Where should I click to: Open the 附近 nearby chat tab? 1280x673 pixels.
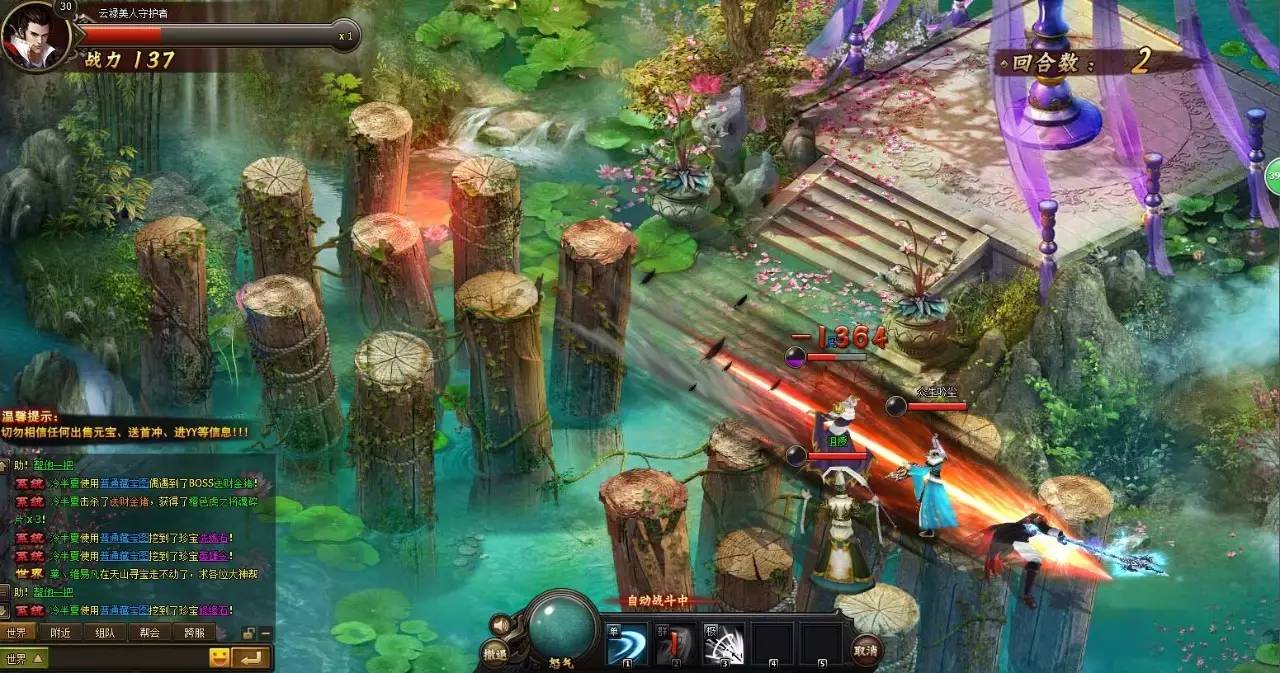(61, 632)
